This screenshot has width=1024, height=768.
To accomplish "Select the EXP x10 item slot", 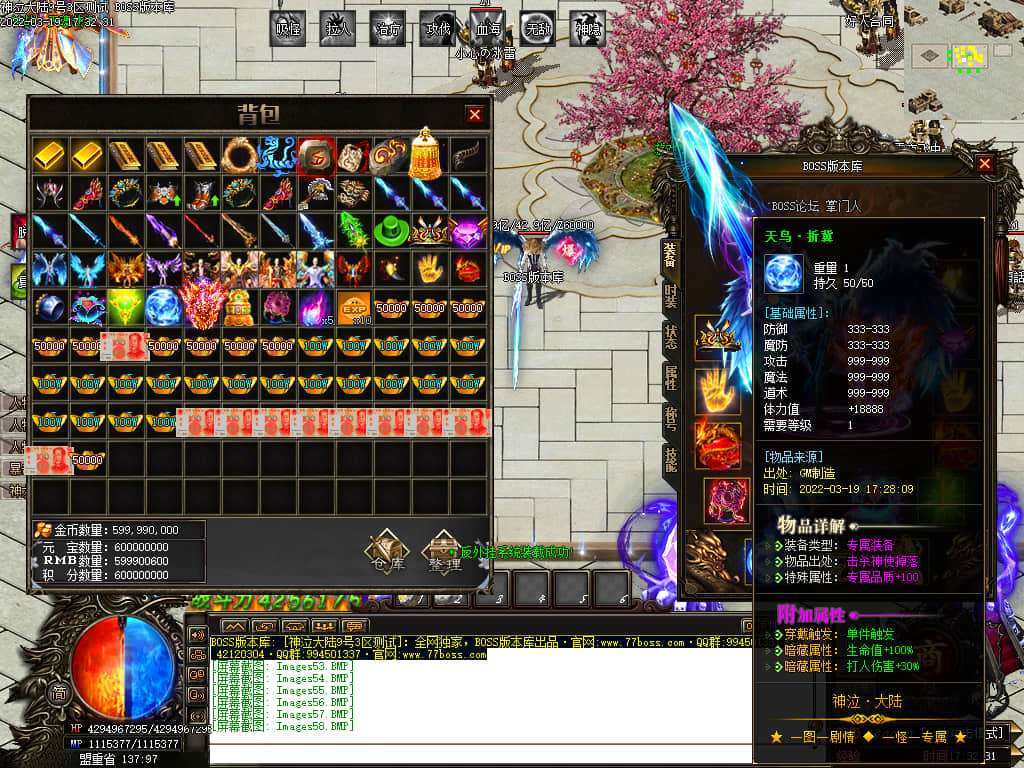I will point(352,307).
